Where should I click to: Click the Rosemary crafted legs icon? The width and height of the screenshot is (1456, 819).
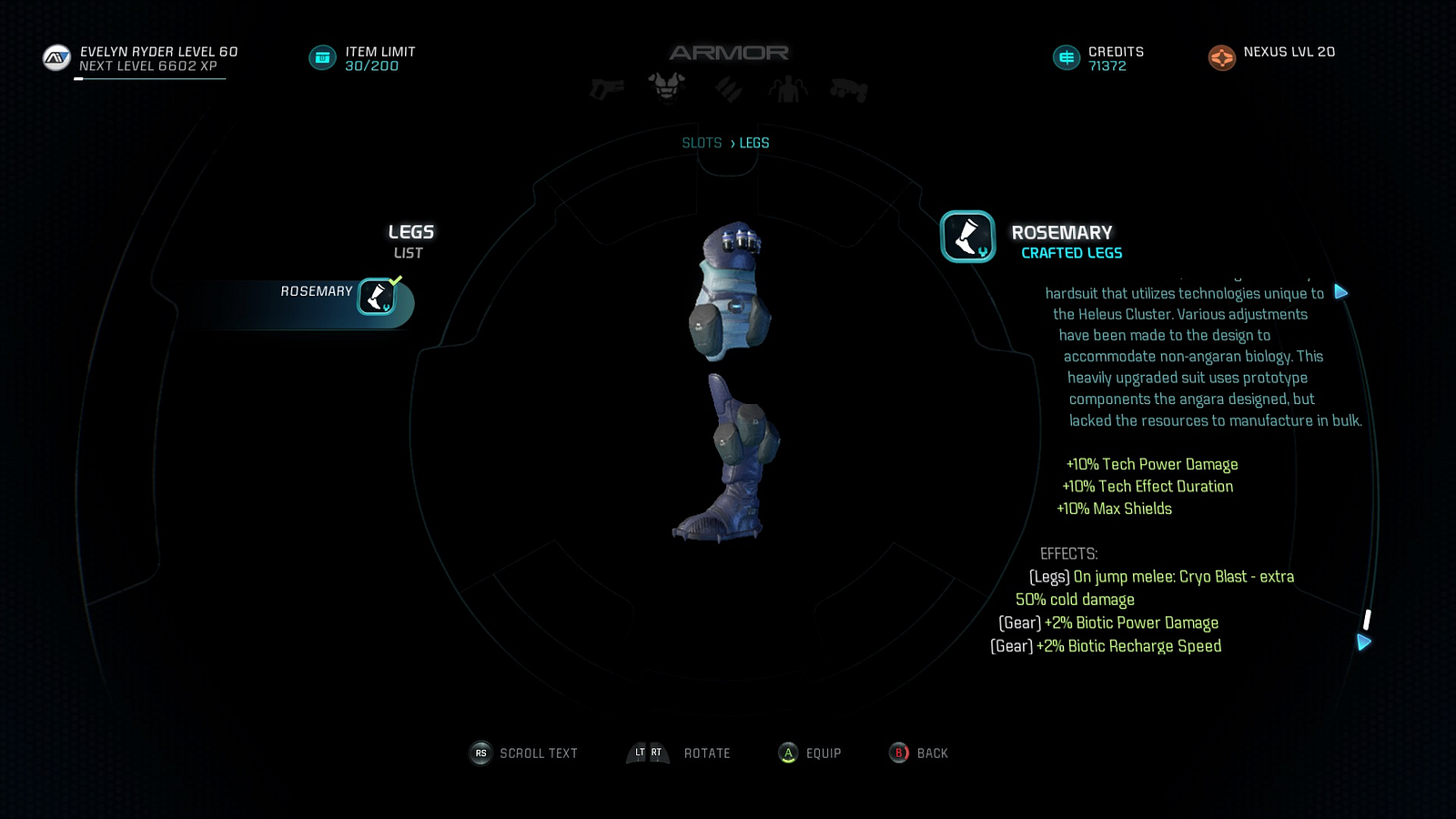(967, 237)
